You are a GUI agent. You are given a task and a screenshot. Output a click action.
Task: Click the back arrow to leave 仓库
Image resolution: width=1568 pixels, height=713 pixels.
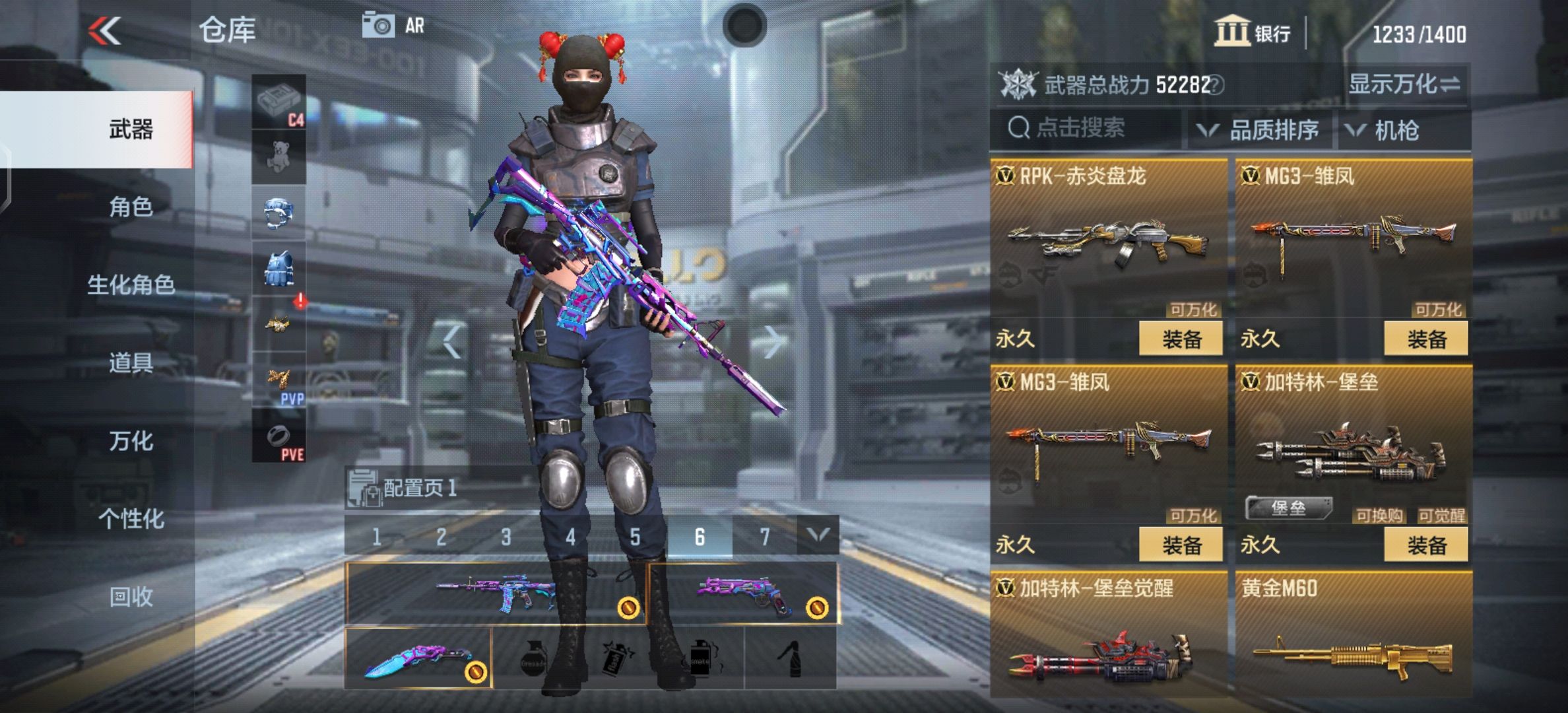(105, 29)
